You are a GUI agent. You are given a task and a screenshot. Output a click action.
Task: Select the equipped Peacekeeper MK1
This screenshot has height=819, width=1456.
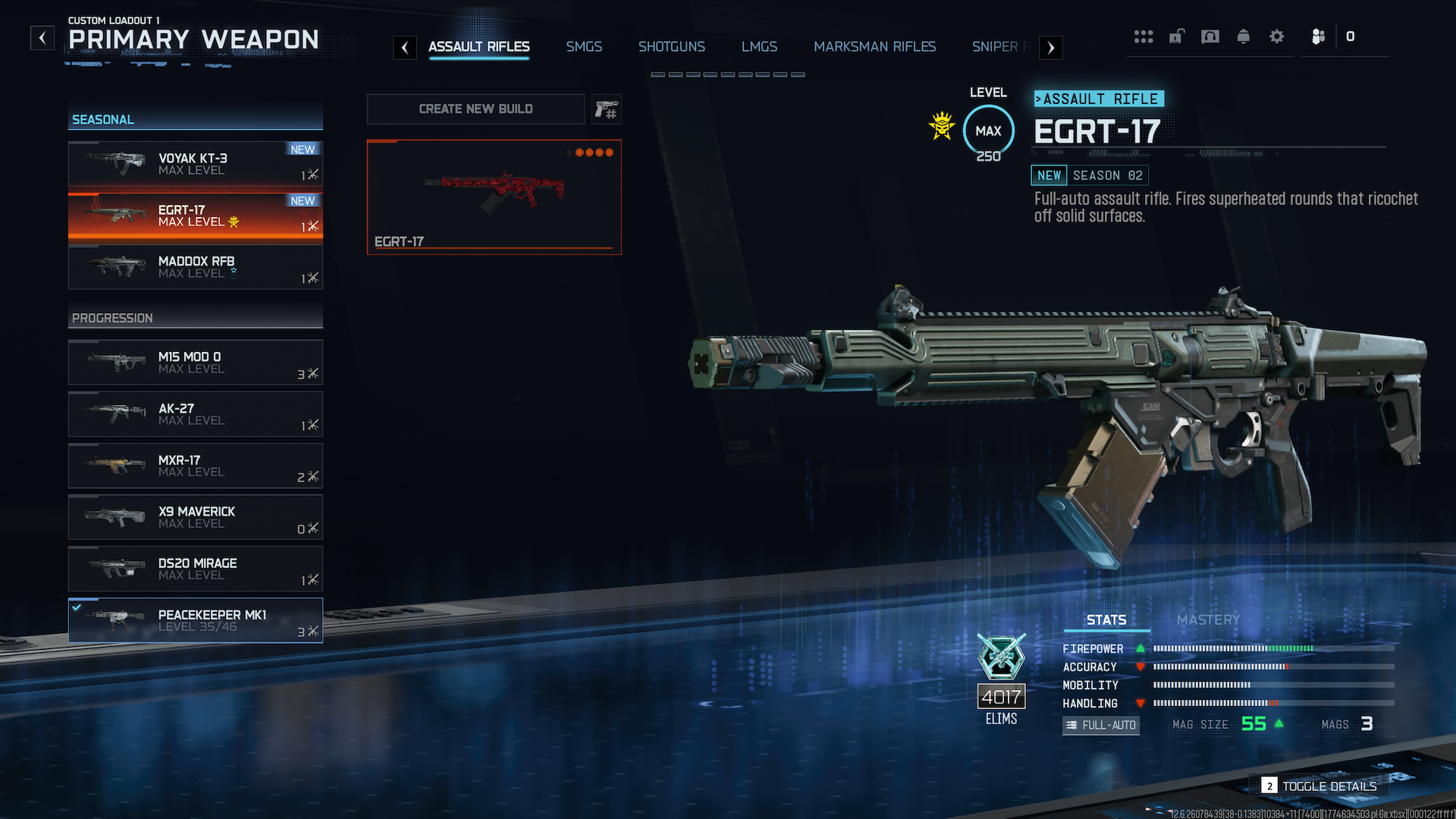(x=196, y=620)
